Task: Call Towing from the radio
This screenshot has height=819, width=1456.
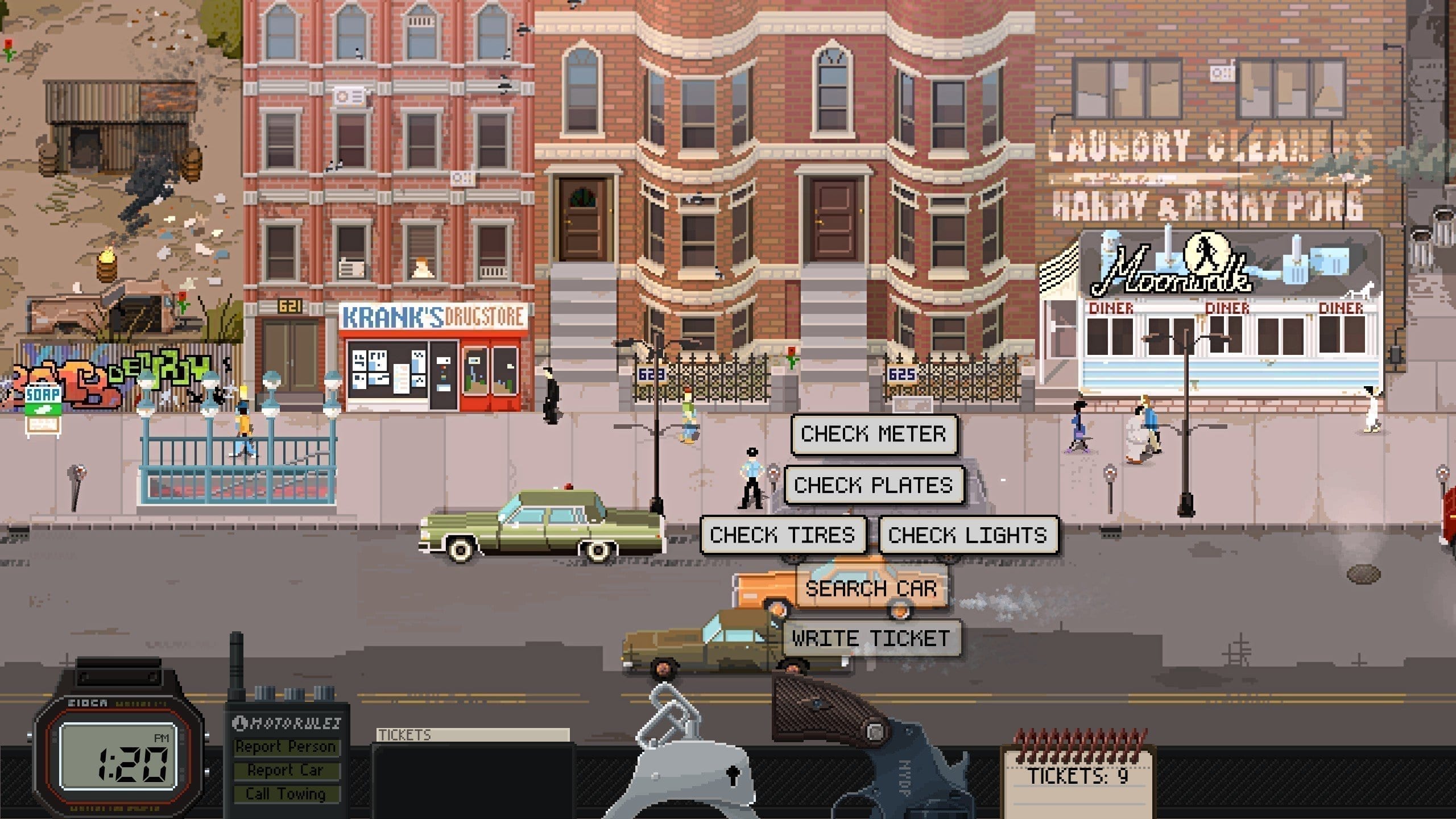Action: (286, 793)
